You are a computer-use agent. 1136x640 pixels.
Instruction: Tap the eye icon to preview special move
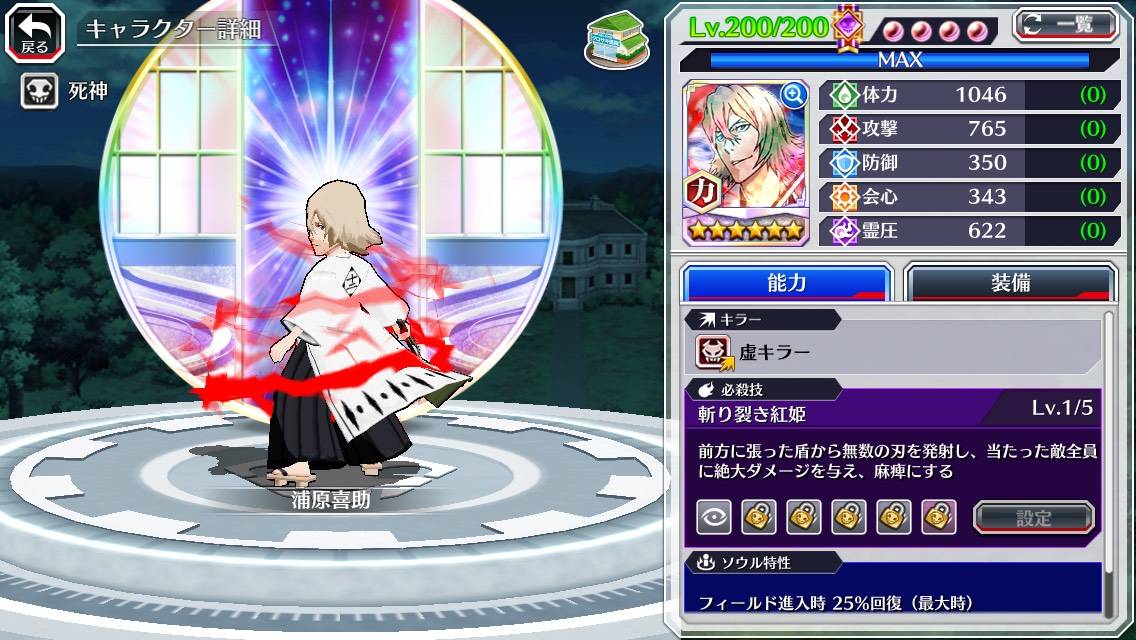pyautogui.click(x=714, y=517)
